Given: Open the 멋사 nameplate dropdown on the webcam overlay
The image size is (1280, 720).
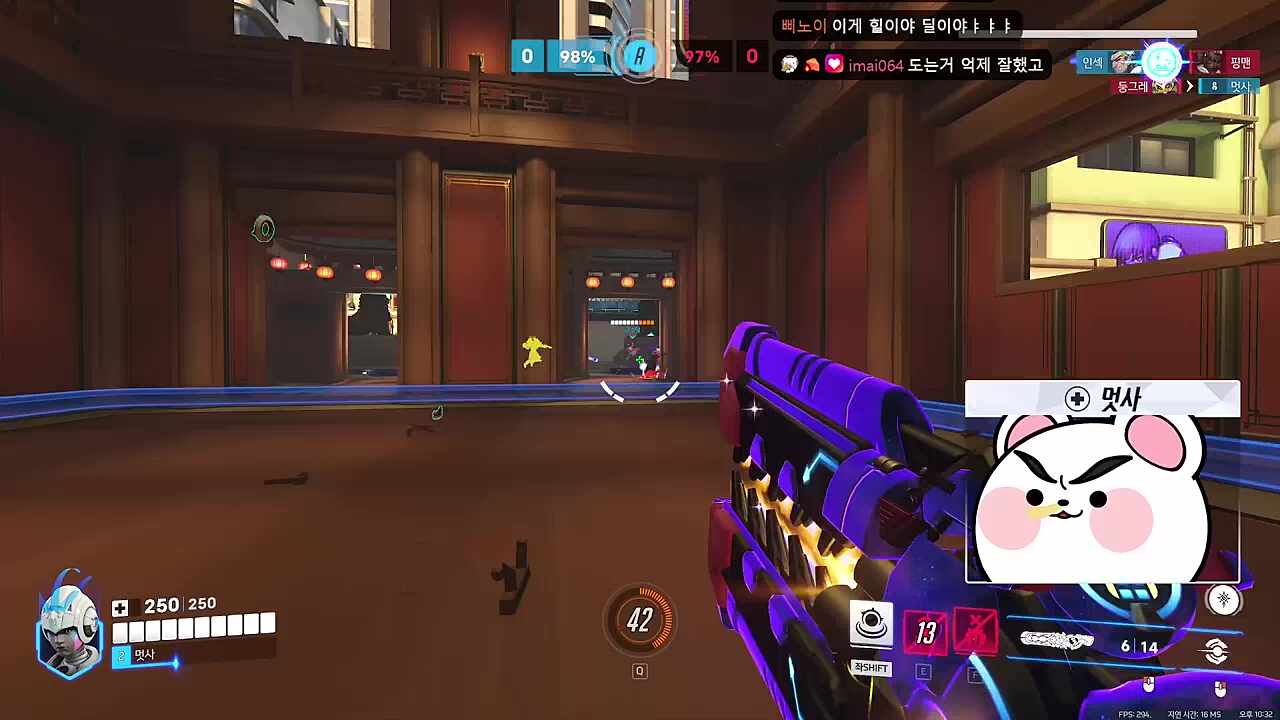Looking at the screenshot, I should (x=1100, y=399).
